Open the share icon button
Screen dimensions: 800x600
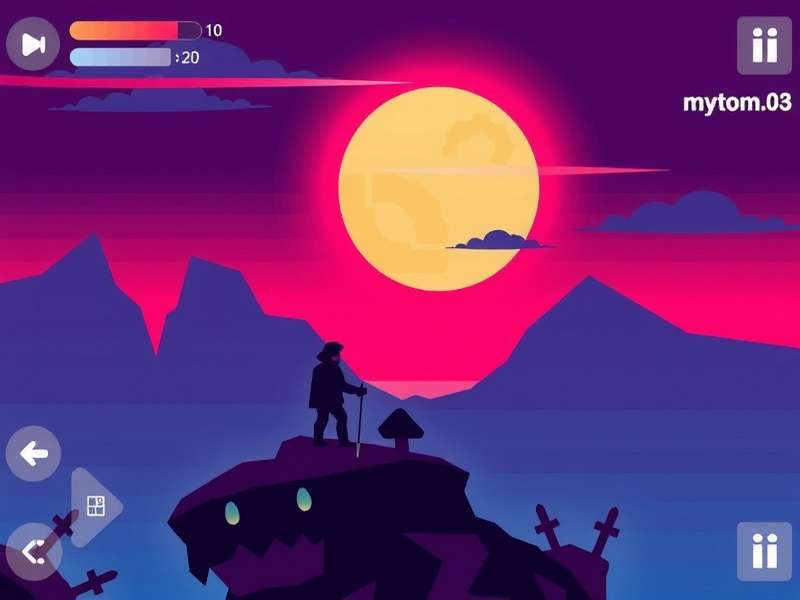[33, 550]
